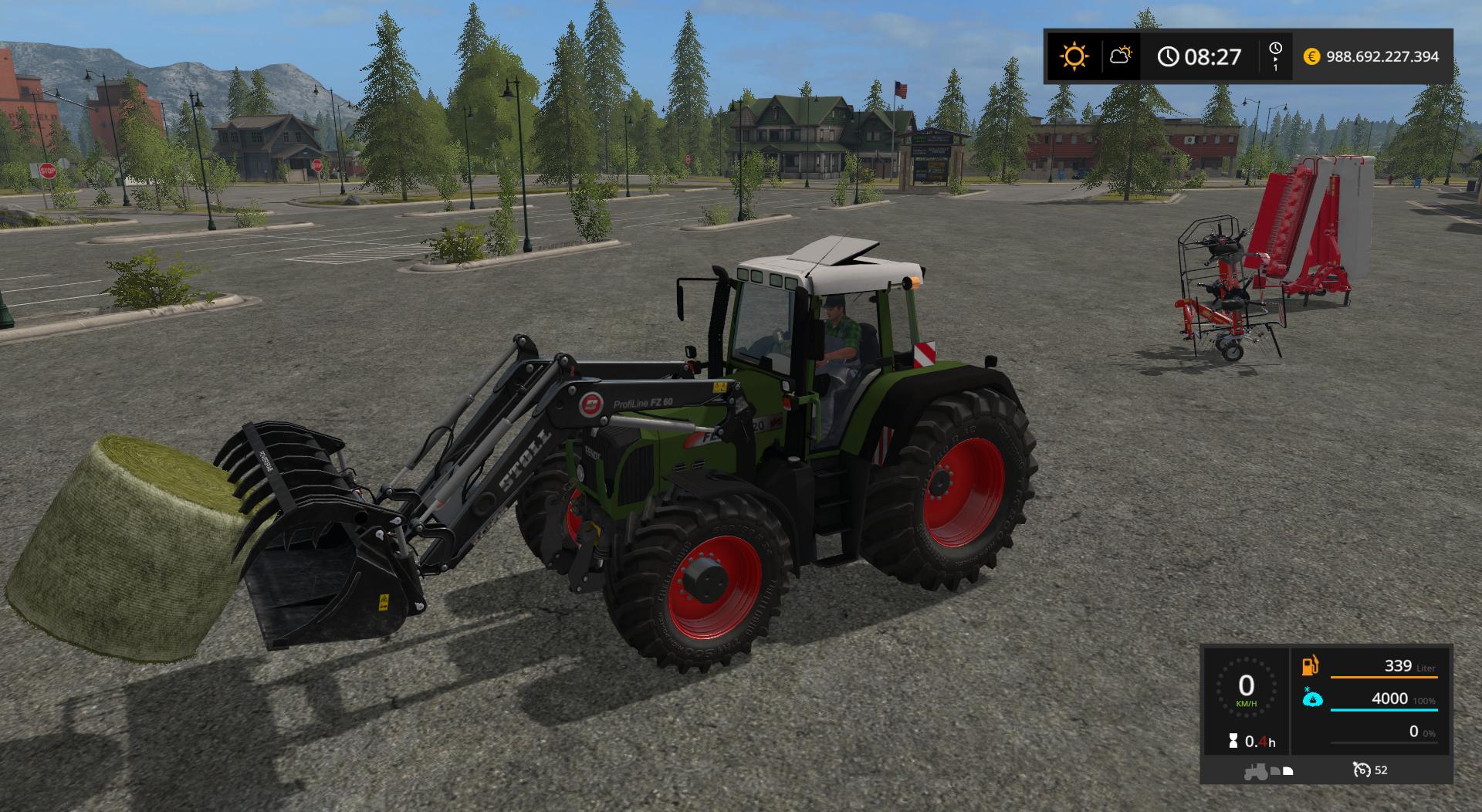Select the orange fuel pump icon
Viewport: 1482px width, 812px height.
click(1311, 665)
